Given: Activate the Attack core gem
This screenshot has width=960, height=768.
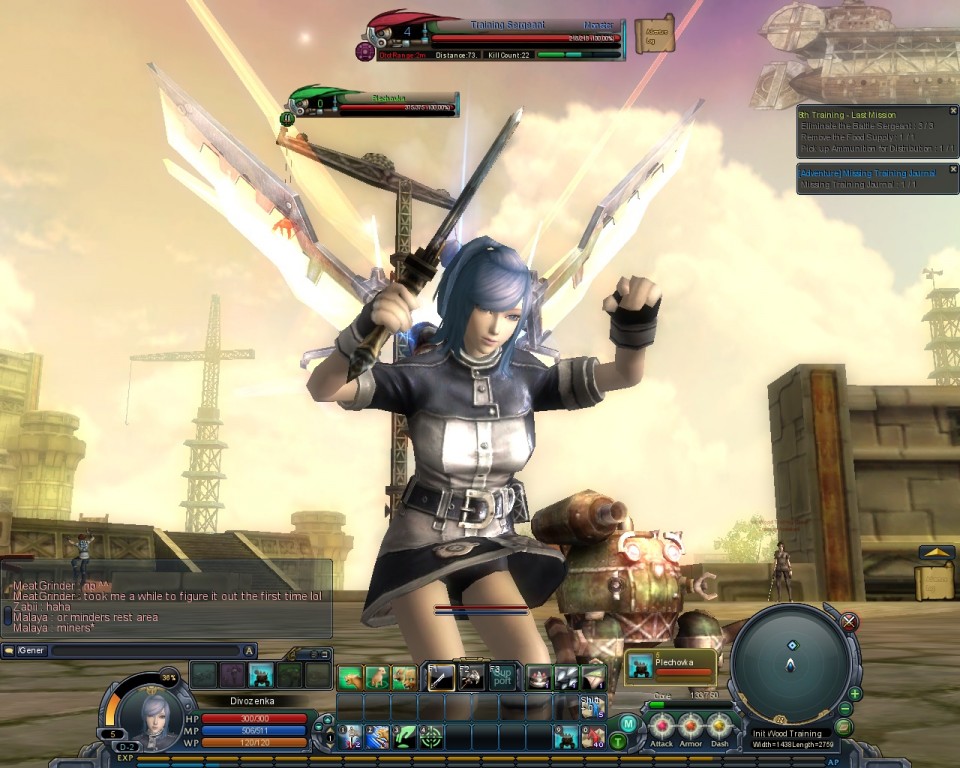Looking at the screenshot, I should [x=662, y=725].
